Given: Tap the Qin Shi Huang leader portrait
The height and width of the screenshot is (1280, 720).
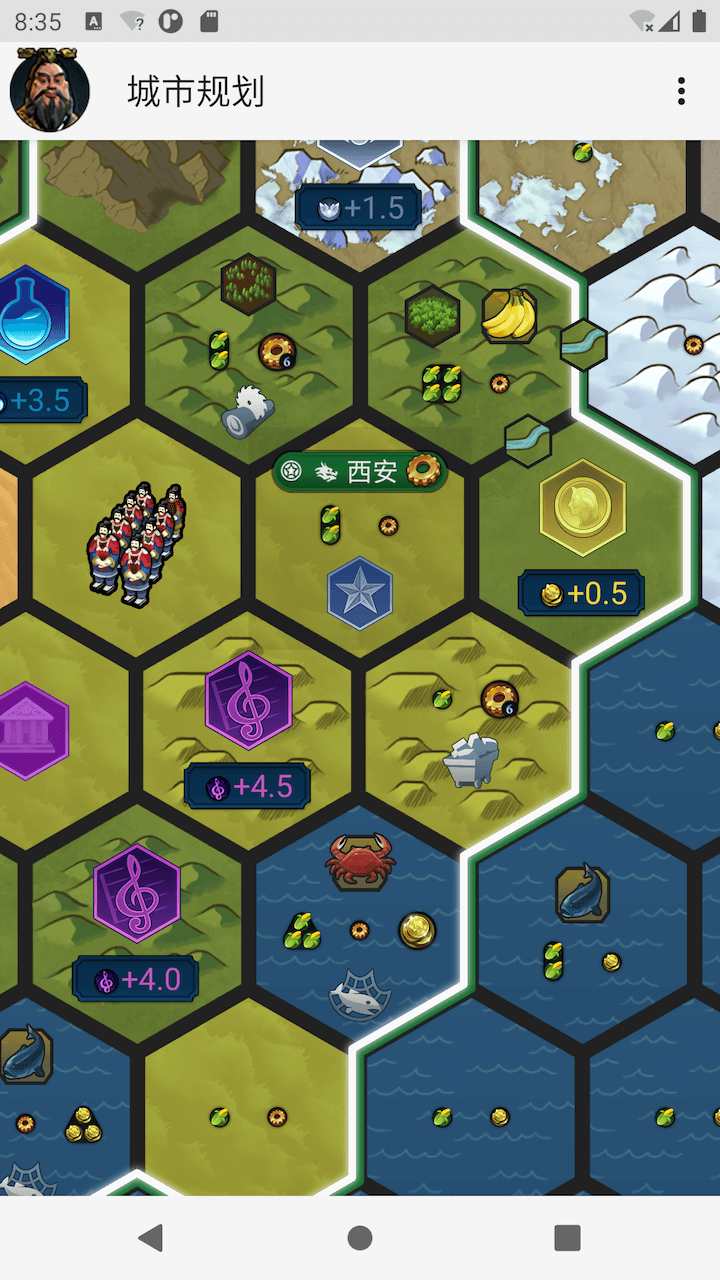Looking at the screenshot, I should [50, 91].
